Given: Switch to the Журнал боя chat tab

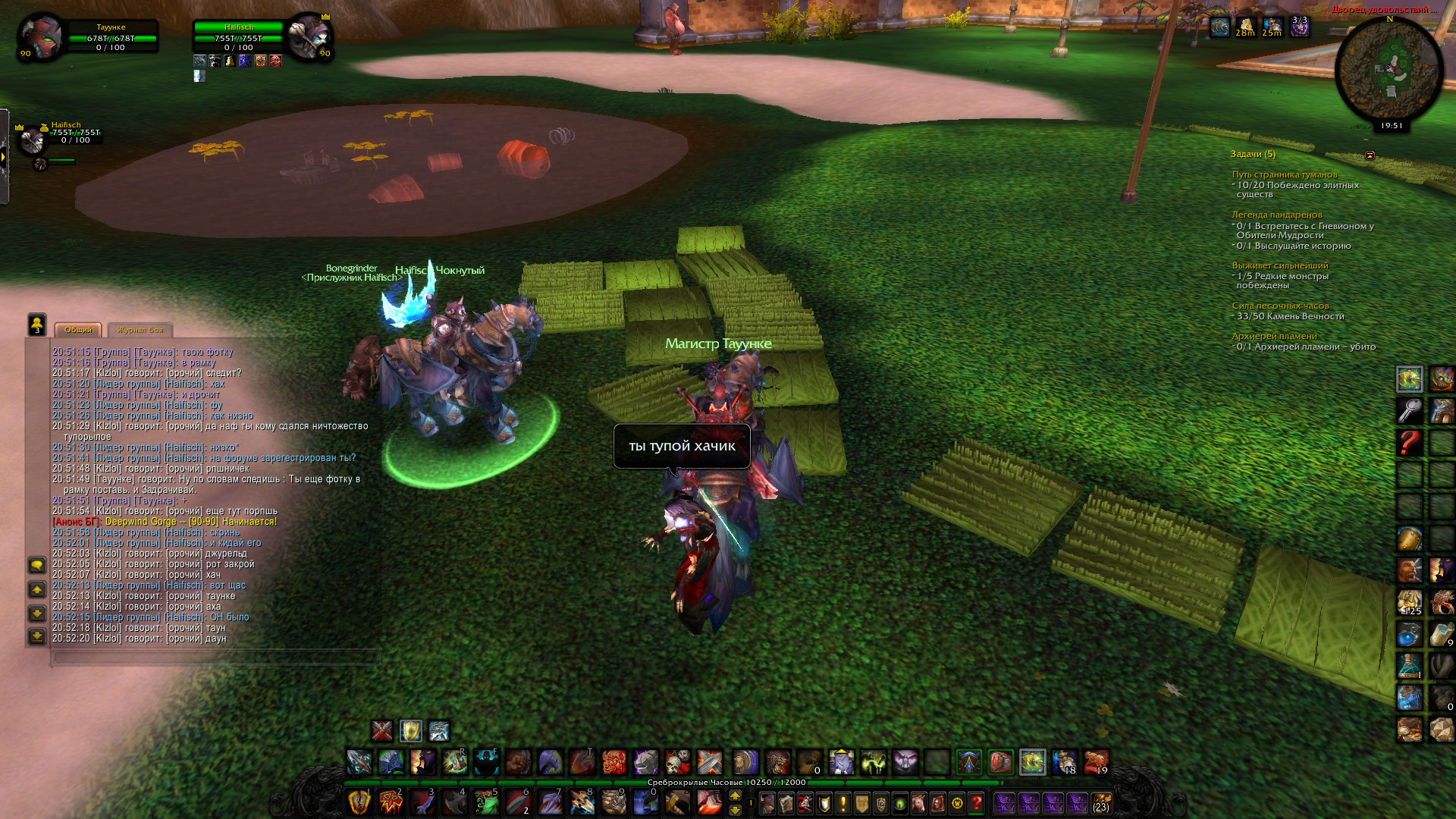Looking at the screenshot, I should [140, 330].
